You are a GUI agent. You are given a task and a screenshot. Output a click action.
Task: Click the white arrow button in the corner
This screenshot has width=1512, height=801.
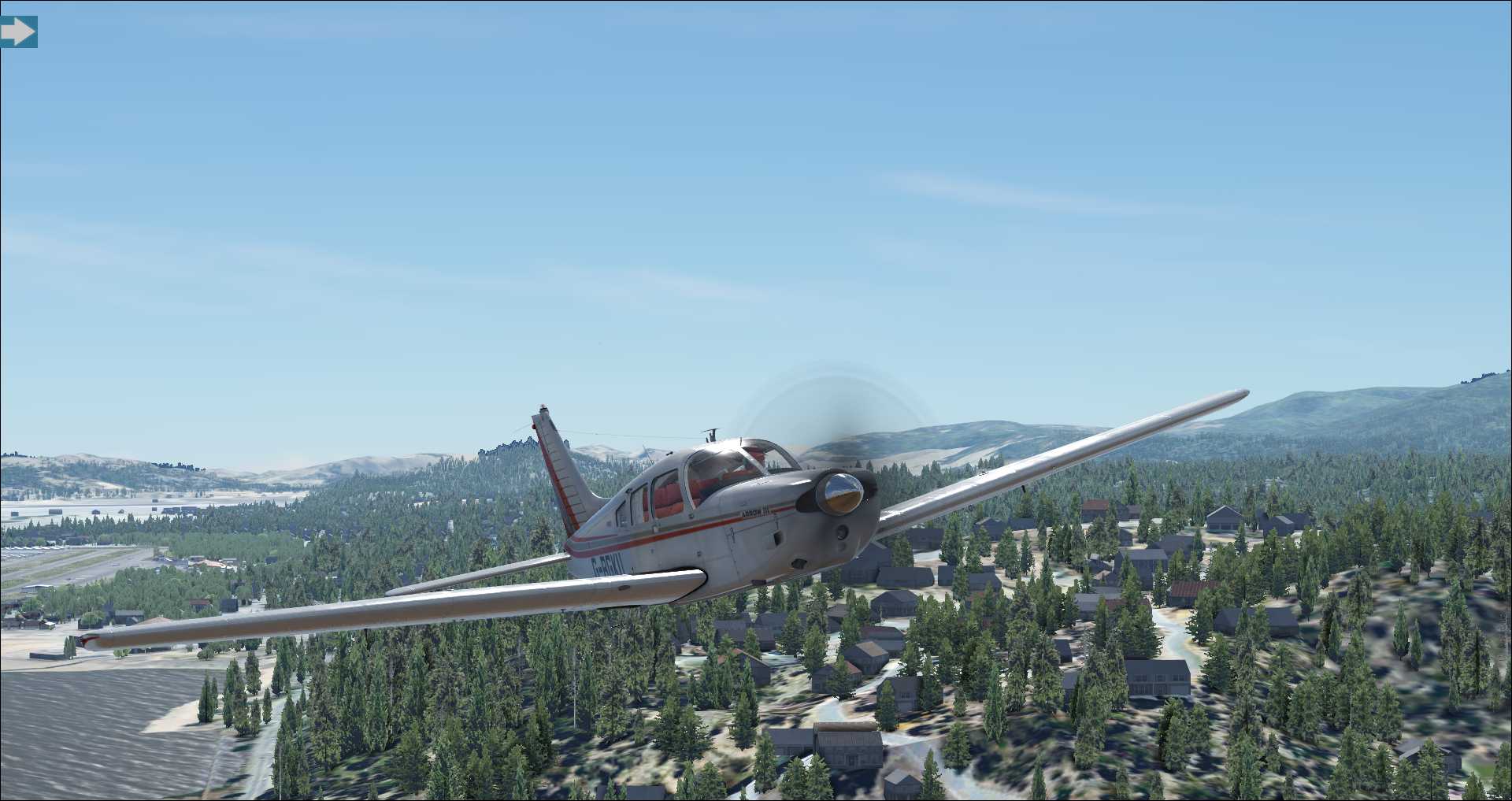pyautogui.click(x=17, y=32)
